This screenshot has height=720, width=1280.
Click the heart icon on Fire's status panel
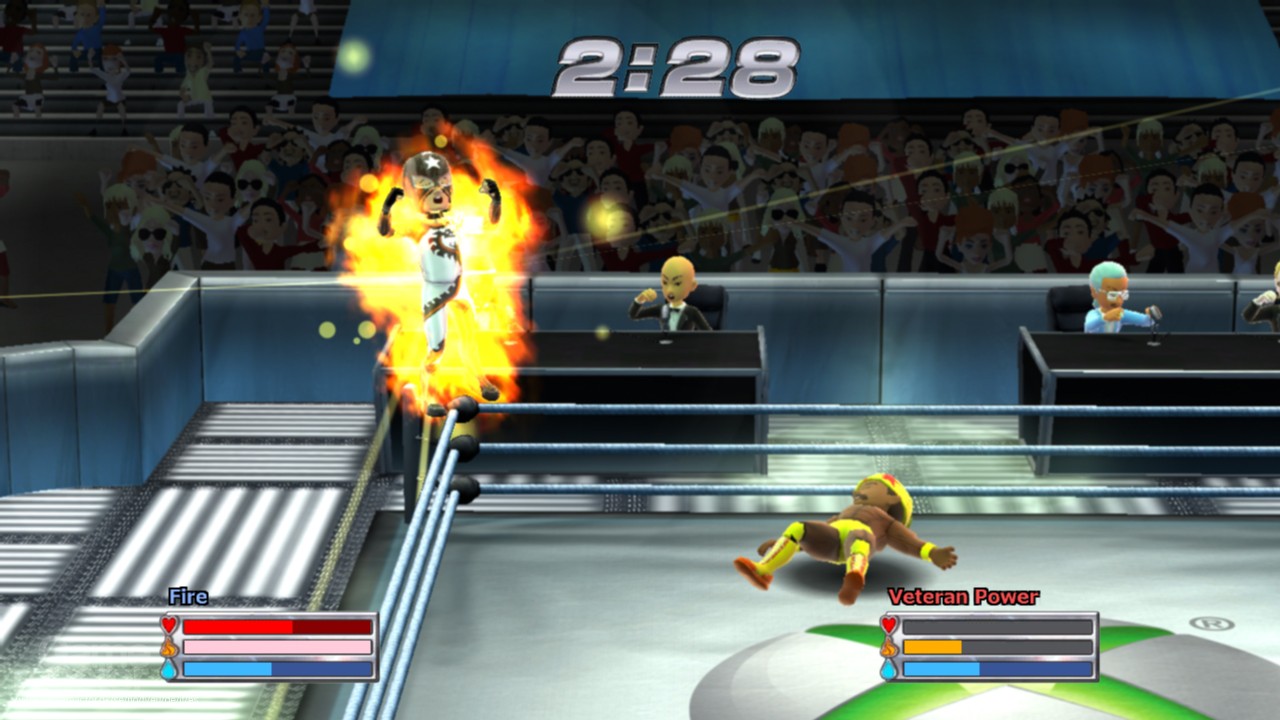168,626
